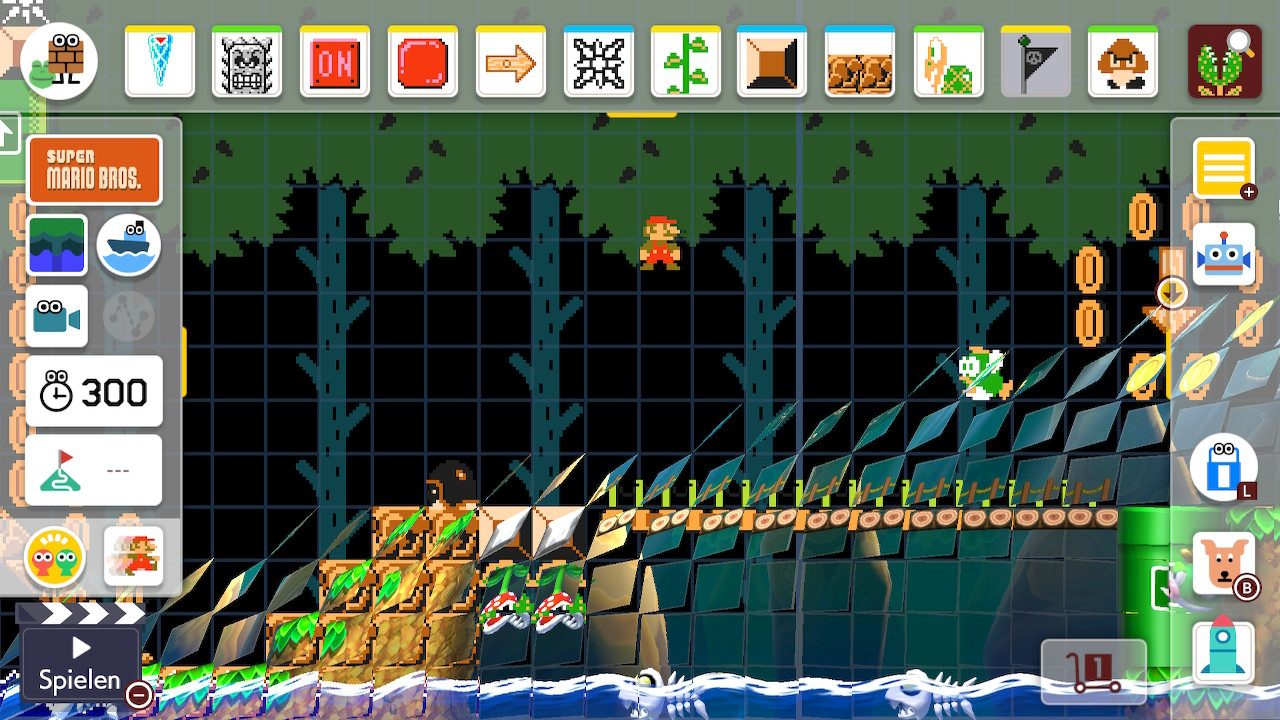Select the solid red block part
Screen dimensions: 1280x720
point(422,62)
